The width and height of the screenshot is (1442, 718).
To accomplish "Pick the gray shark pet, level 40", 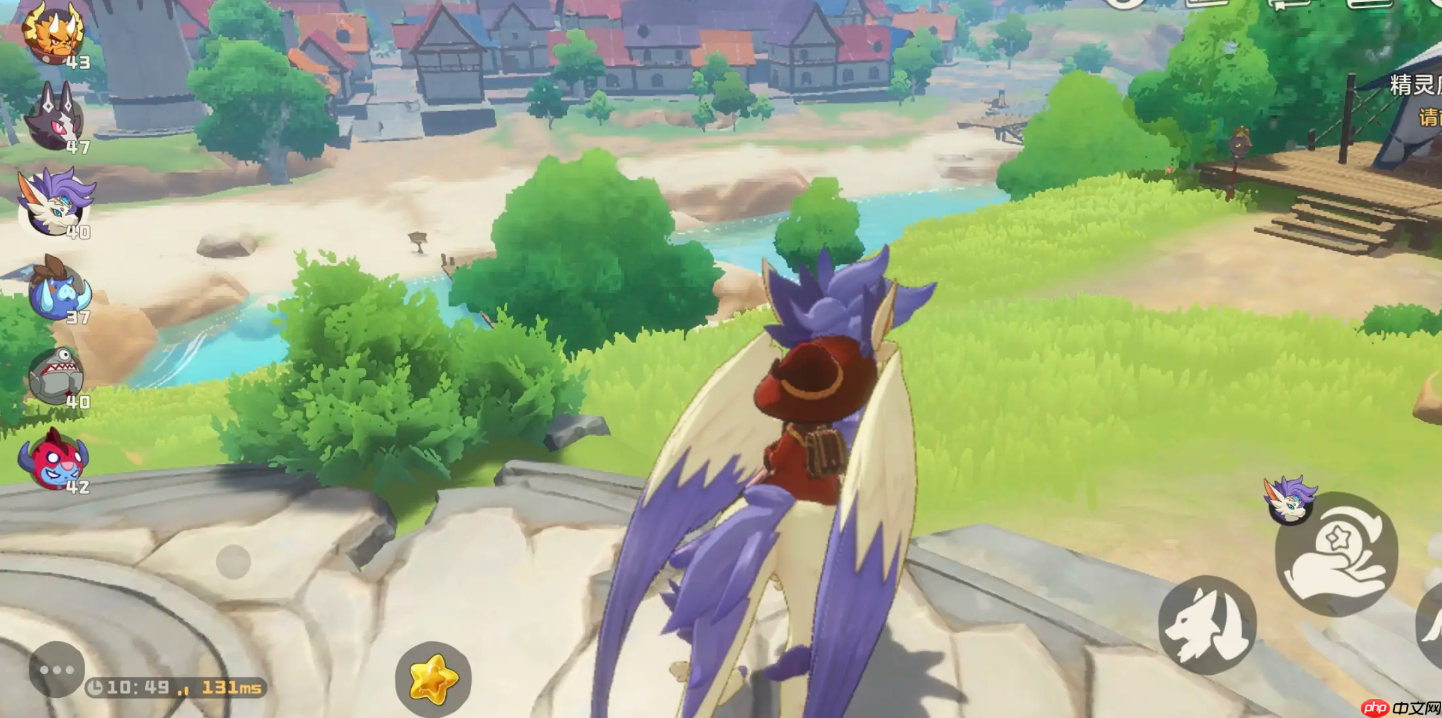I will (x=56, y=374).
